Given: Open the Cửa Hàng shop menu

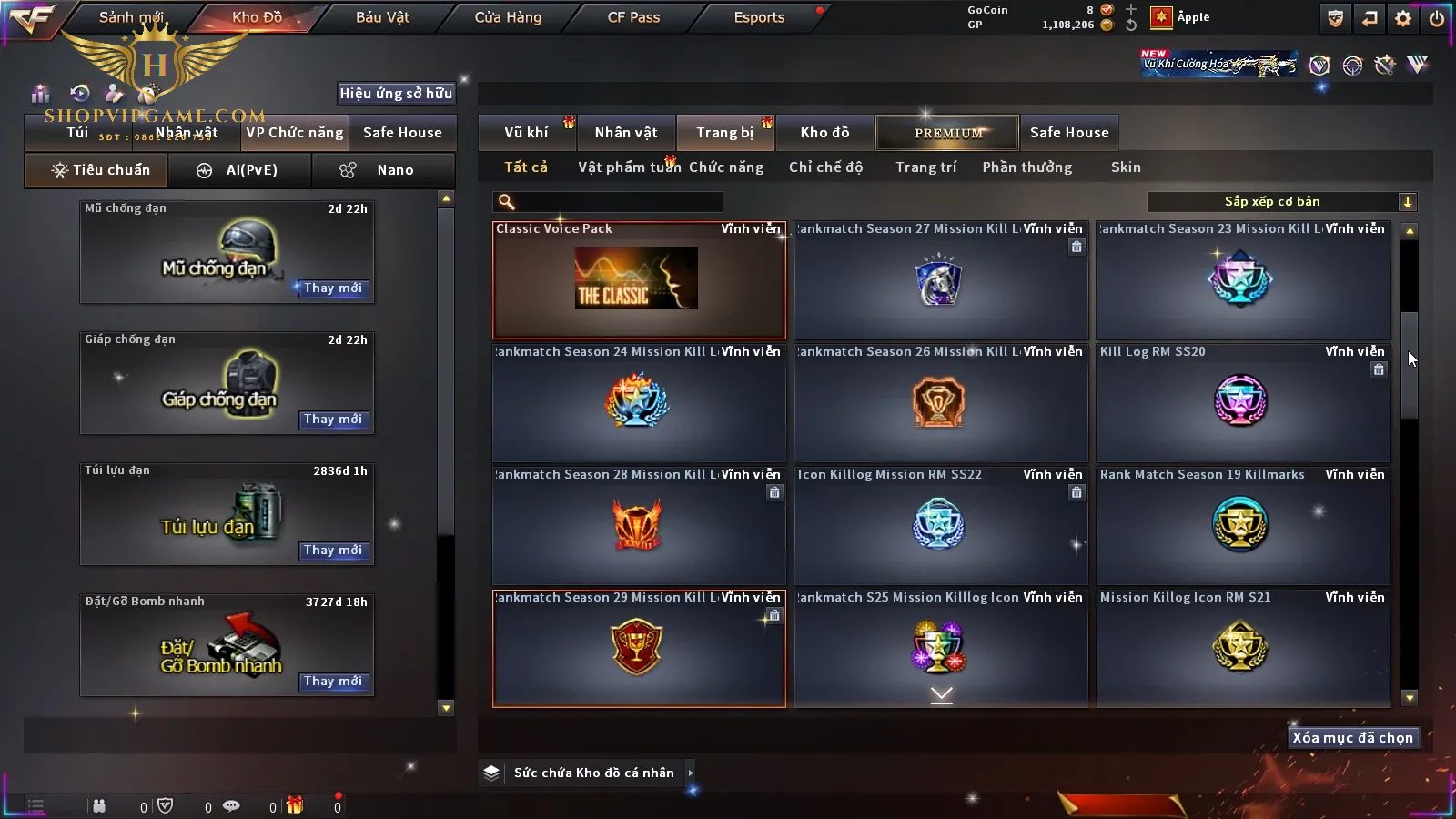Looking at the screenshot, I should (508, 17).
